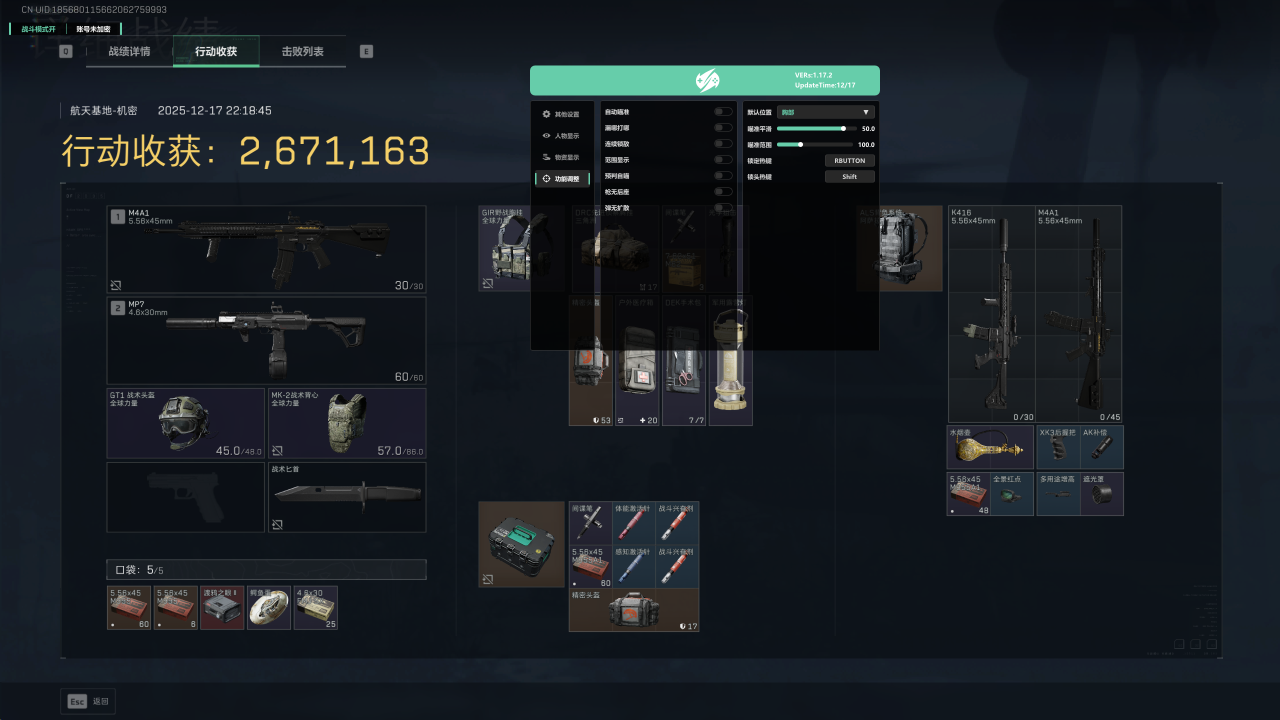Select the 行动收获 tab
Screen dimensions: 1280x720
click(x=216, y=51)
